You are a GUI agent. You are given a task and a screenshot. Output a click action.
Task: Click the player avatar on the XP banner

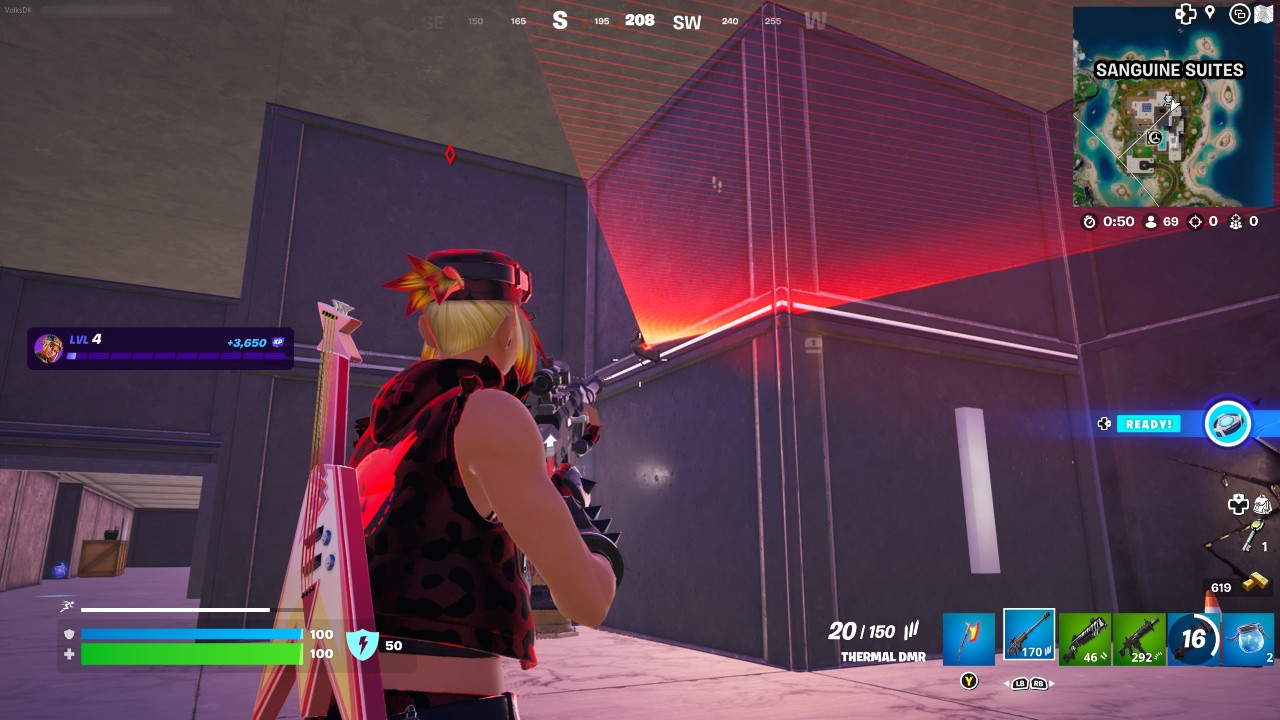point(50,348)
